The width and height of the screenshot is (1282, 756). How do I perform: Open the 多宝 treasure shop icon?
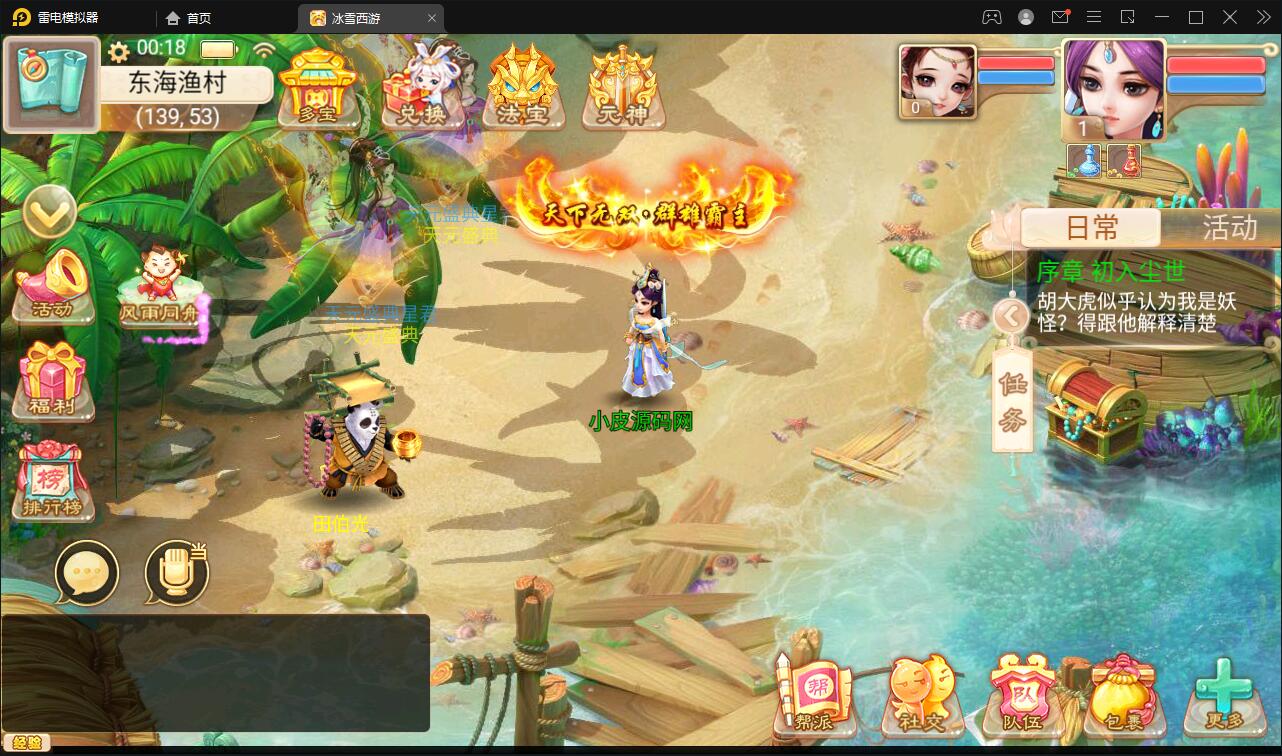click(318, 90)
